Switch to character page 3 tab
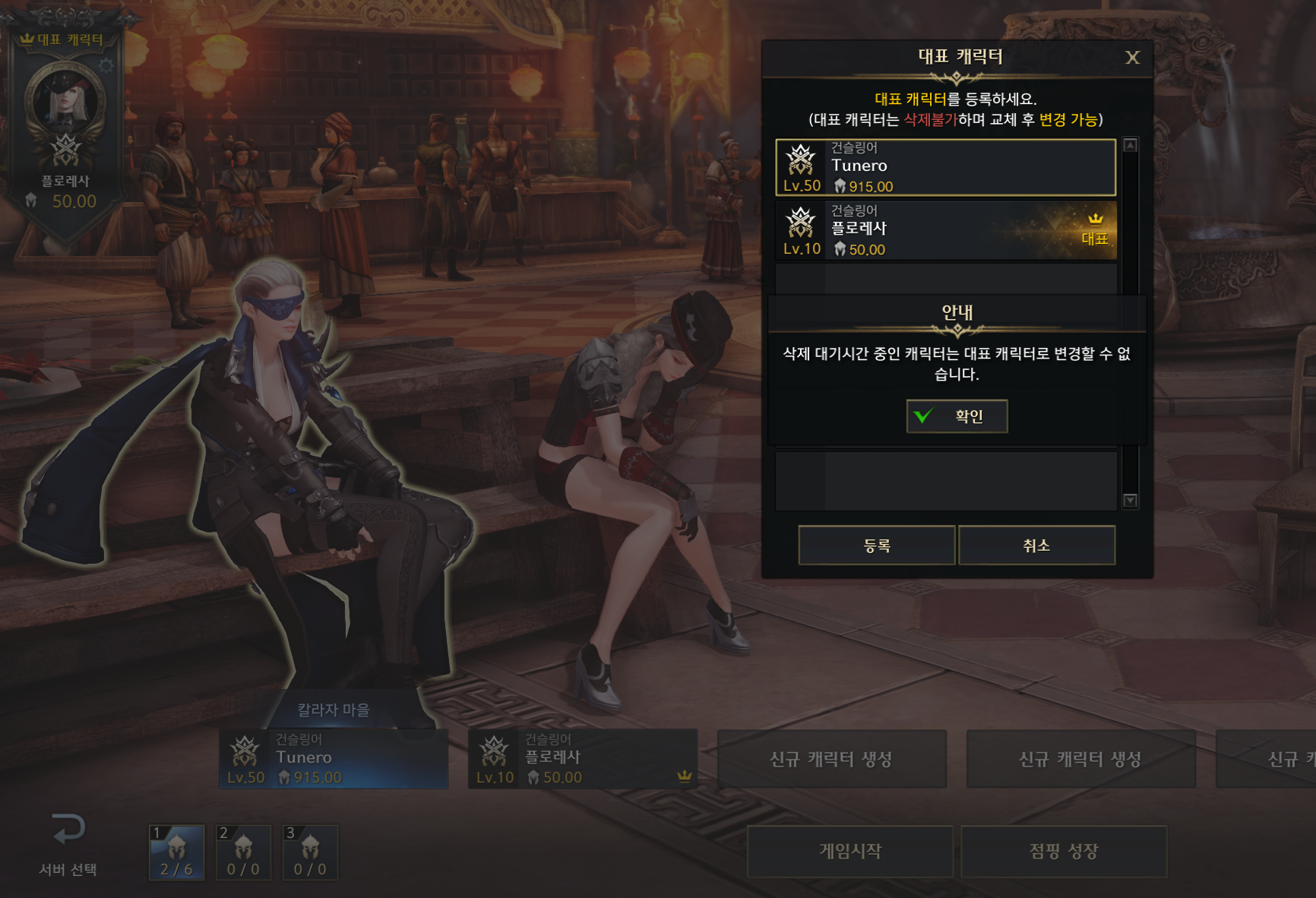This screenshot has height=898, width=1316. (310, 852)
